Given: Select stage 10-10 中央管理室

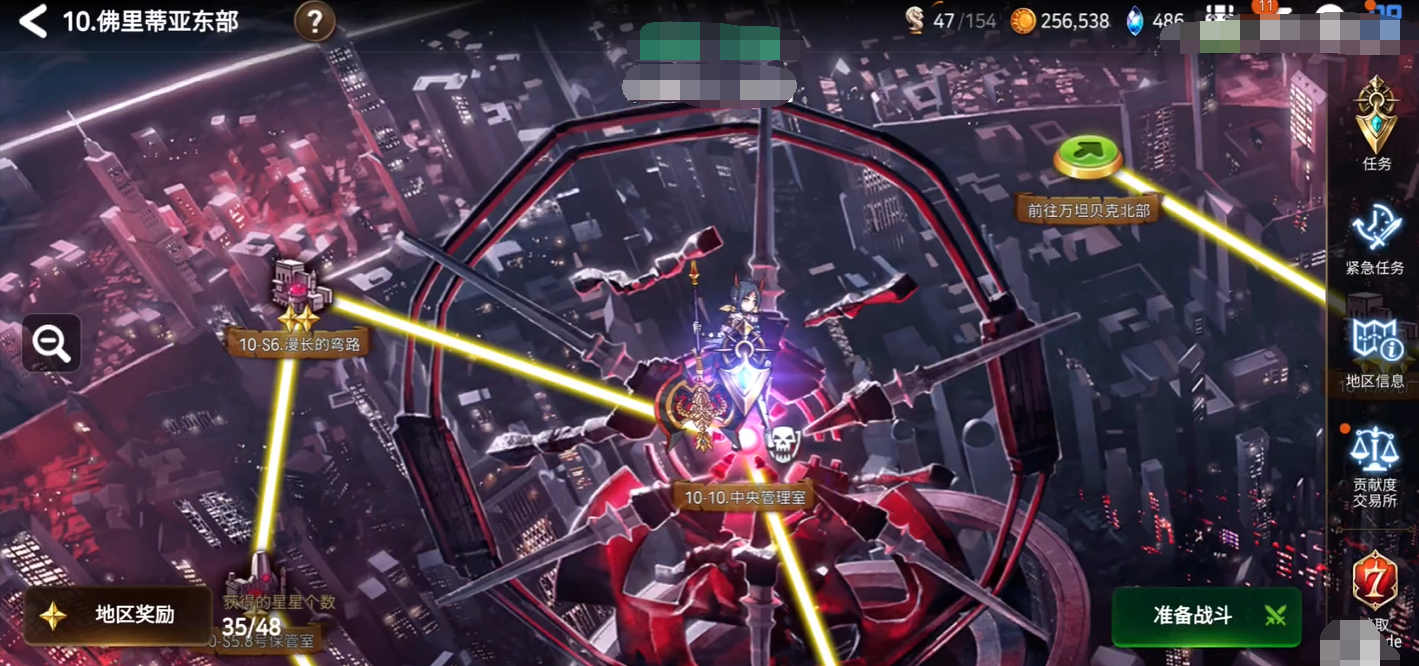Looking at the screenshot, I should coord(744,495).
